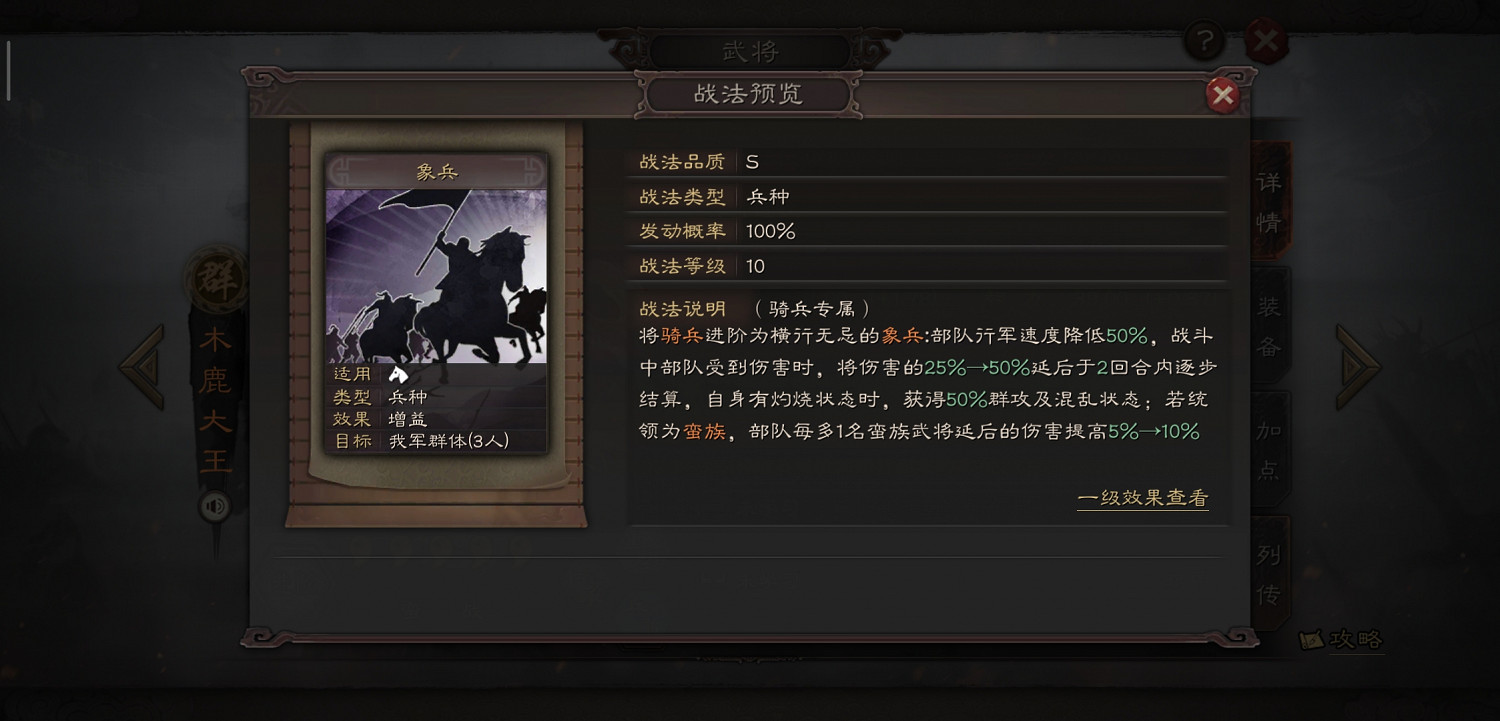Click the thin scrollbar at the left edge
The height and width of the screenshot is (721, 1500).
click(8, 70)
